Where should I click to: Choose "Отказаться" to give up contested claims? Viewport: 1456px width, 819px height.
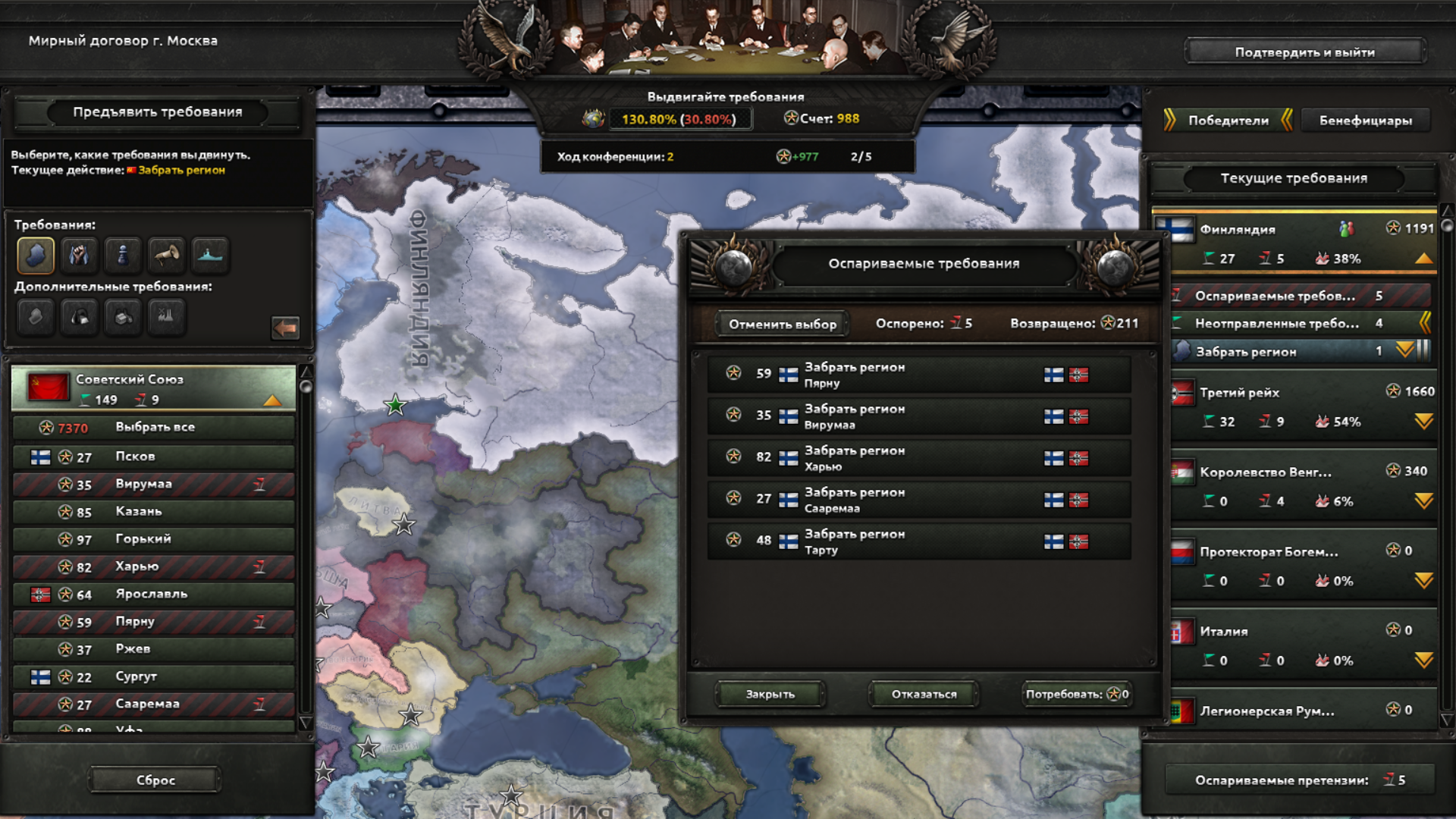pos(924,694)
